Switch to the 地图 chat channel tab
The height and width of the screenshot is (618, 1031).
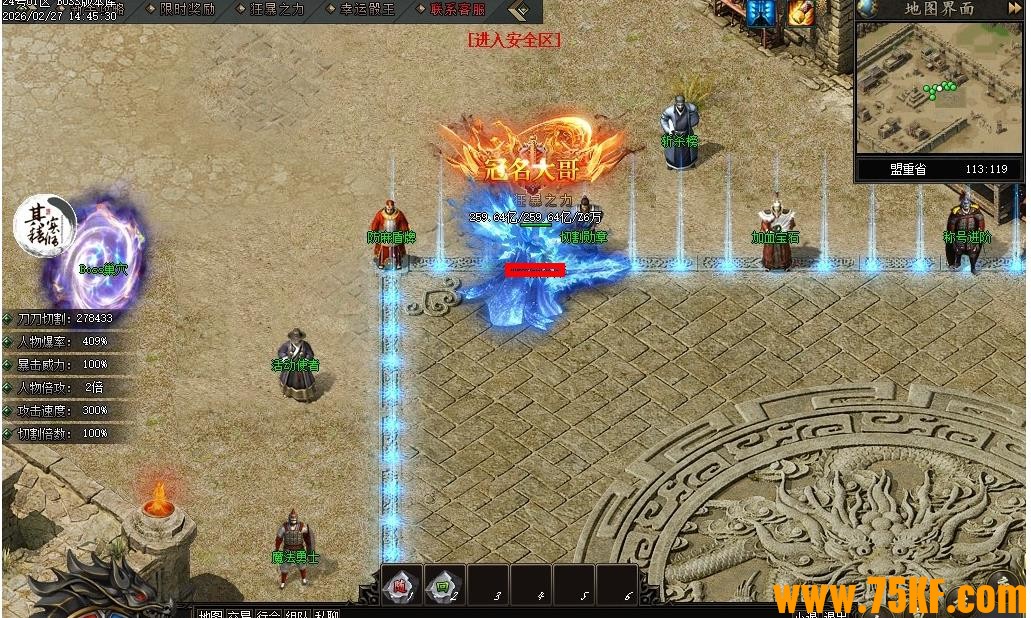[x=210, y=613]
